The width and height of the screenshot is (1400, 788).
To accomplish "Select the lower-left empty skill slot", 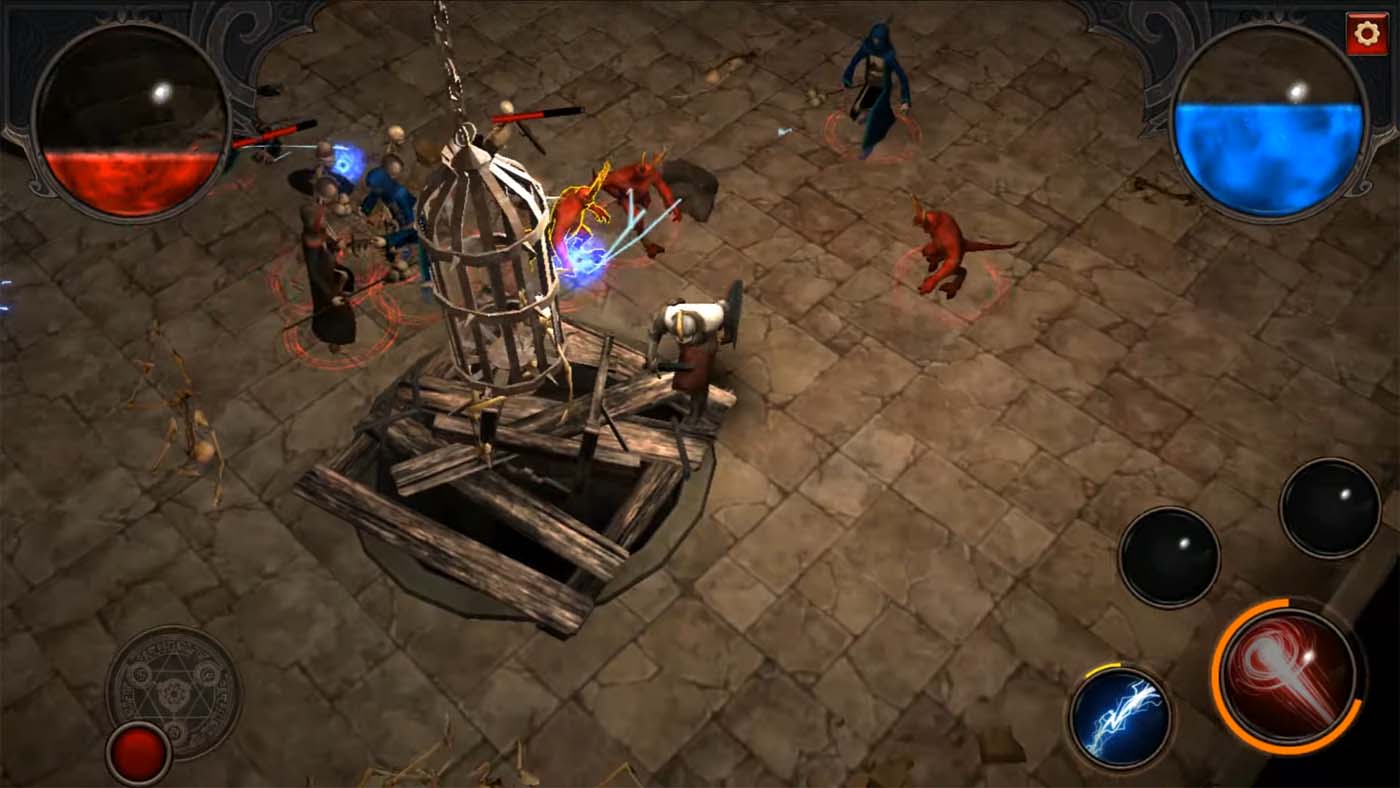I will [x=1173, y=557].
